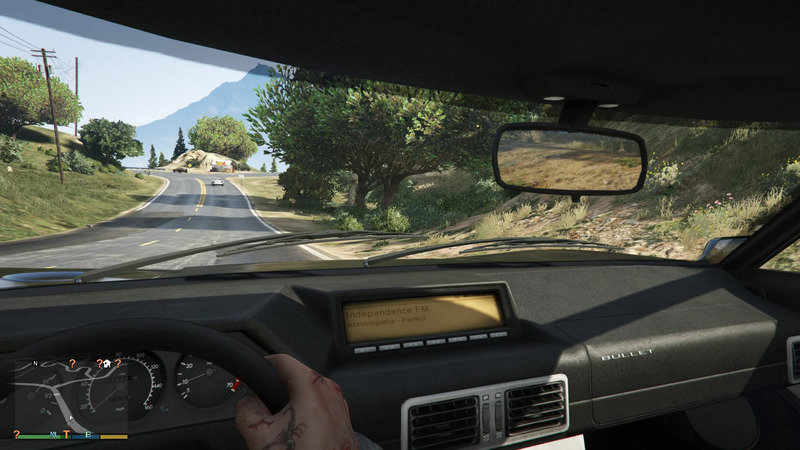Select the orange T mission marker
Screen dimensions: 800x450
67,434
